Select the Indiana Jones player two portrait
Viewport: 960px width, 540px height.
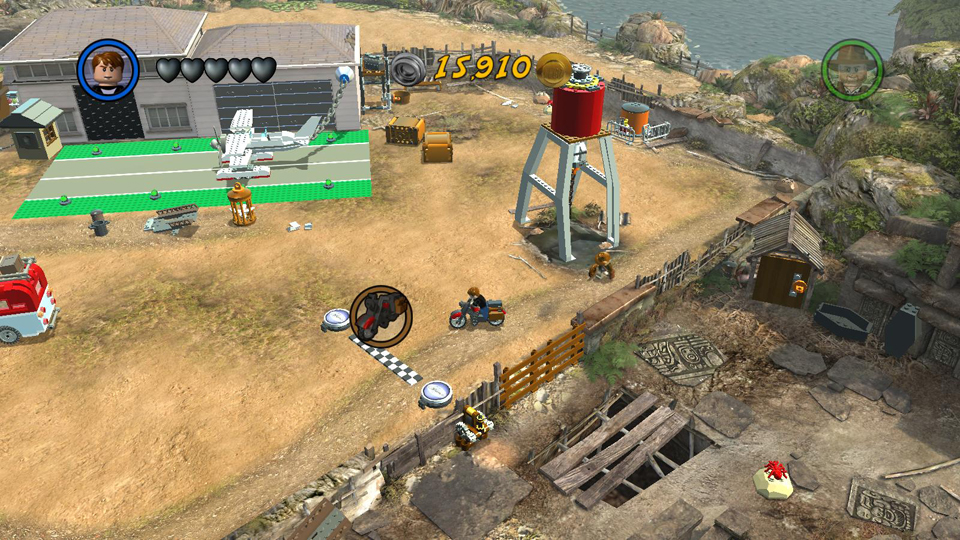point(852,69)
